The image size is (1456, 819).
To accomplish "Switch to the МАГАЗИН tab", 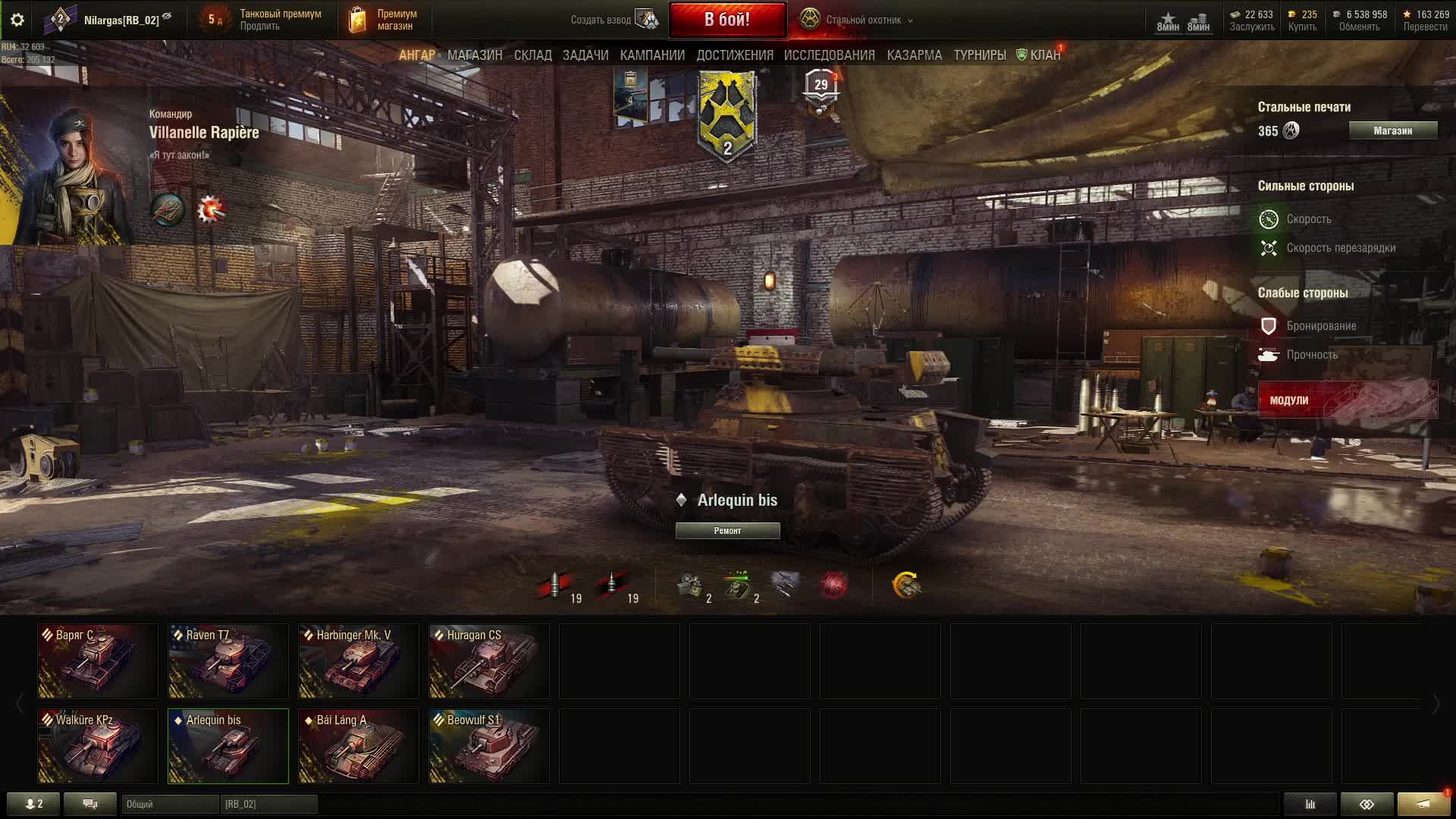I will tap(474, 55).
